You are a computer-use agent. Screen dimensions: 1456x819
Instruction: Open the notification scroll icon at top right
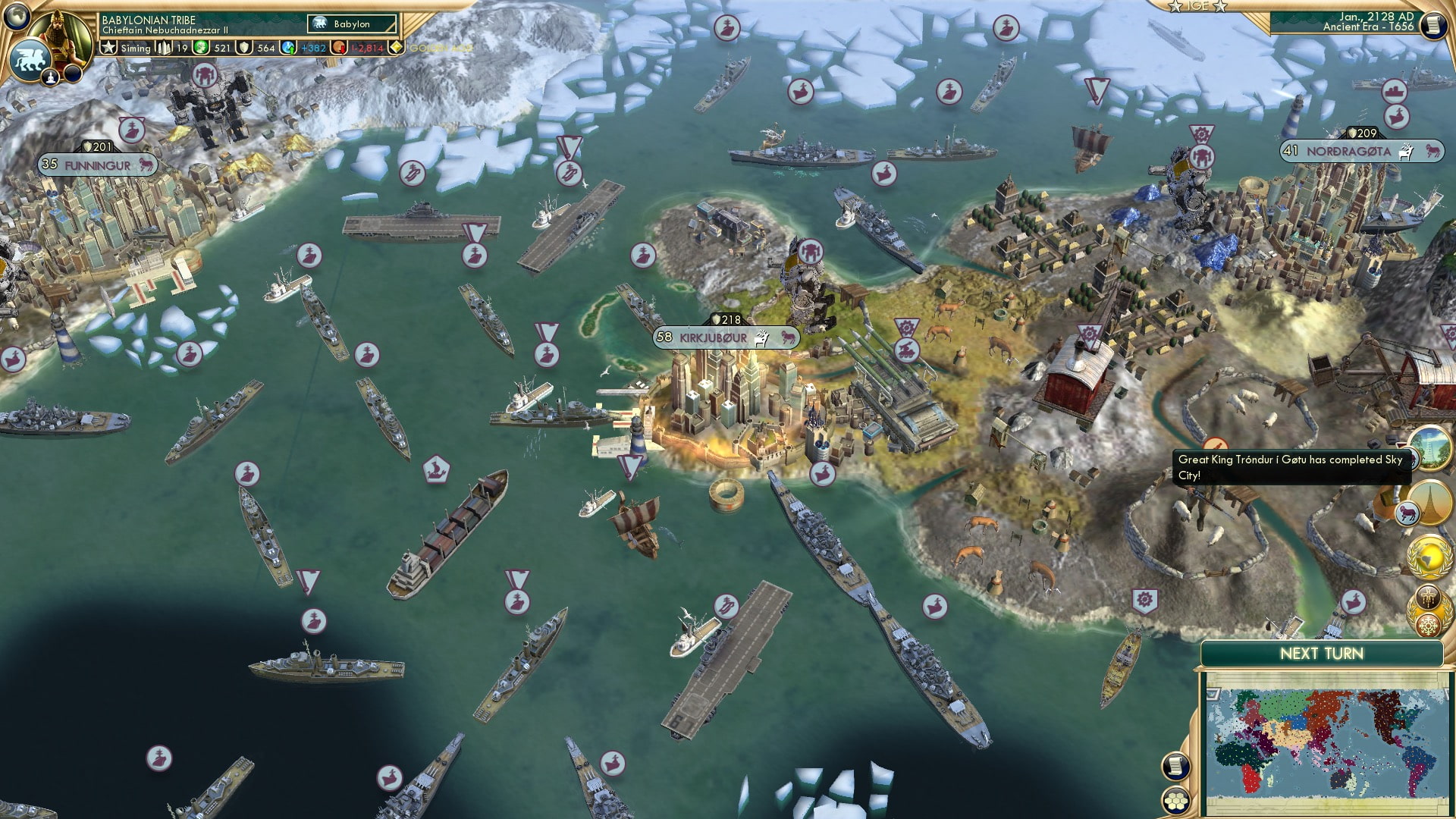click(1436, 24)
